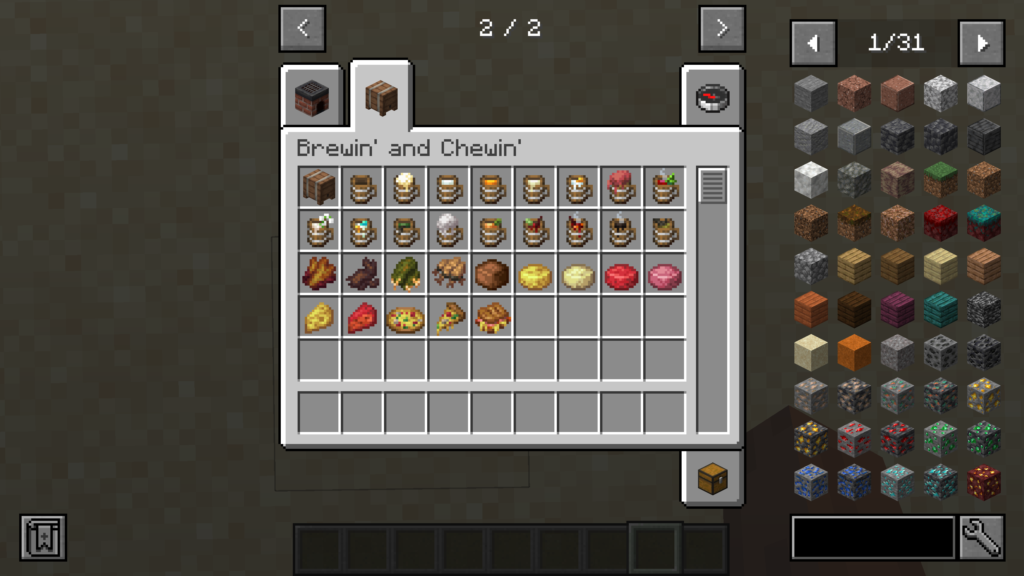This screenshot has width=1024, height=576.
Task: Choose the pink cheese wheel
Action: coord(664,275)
